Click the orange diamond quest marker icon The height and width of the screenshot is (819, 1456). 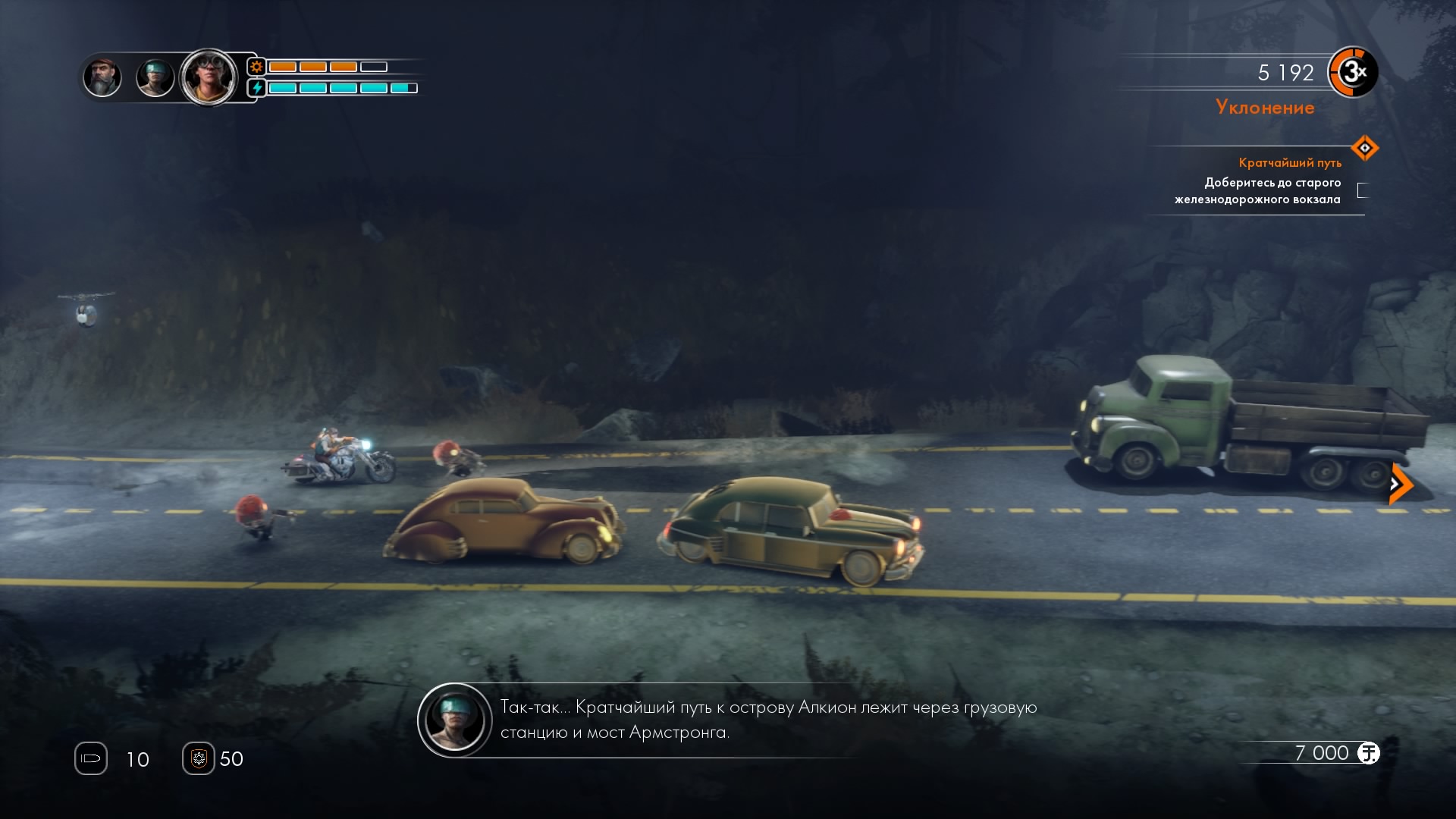pos(1364,148)
